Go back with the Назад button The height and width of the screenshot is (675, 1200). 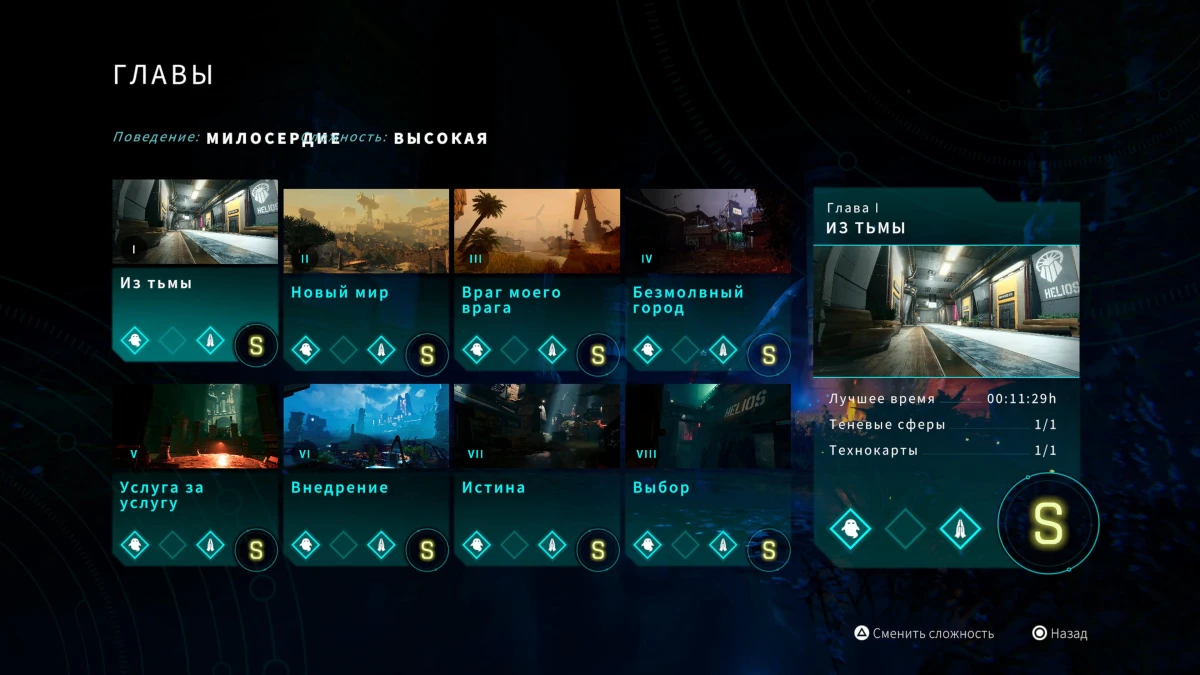1060,634
